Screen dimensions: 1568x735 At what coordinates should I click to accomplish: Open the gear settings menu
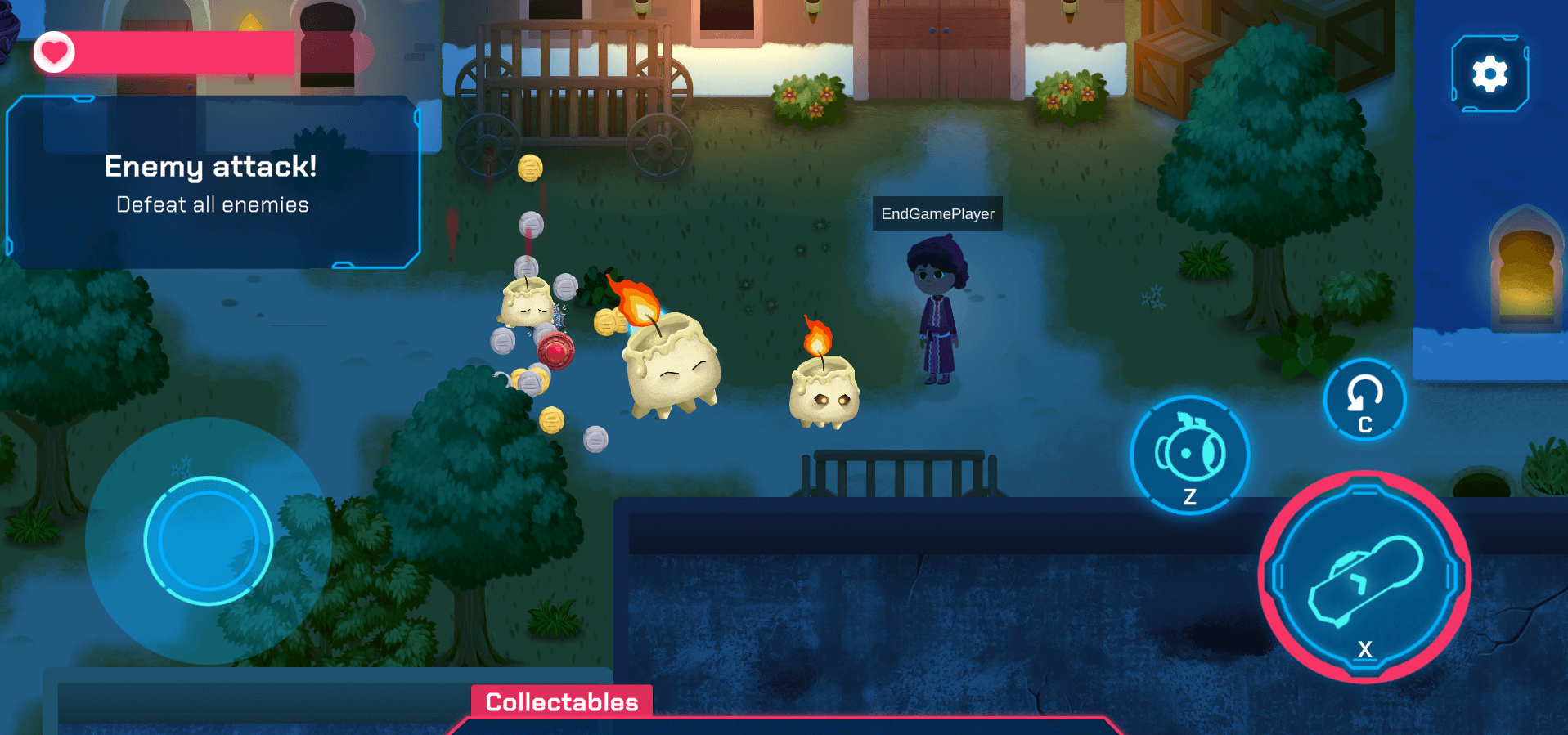pos(1489,74)
